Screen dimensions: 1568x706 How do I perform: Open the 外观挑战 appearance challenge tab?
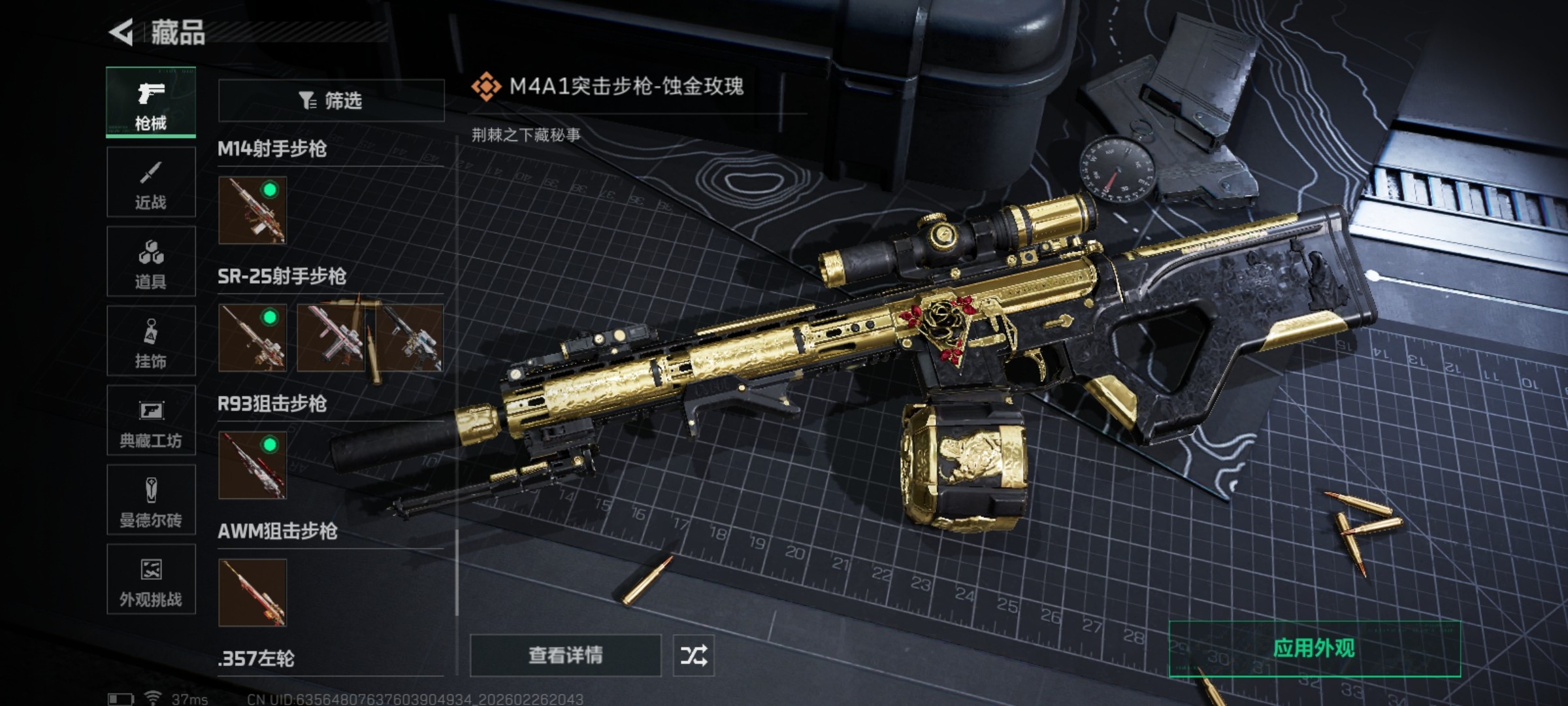click(x=151, y=580)
